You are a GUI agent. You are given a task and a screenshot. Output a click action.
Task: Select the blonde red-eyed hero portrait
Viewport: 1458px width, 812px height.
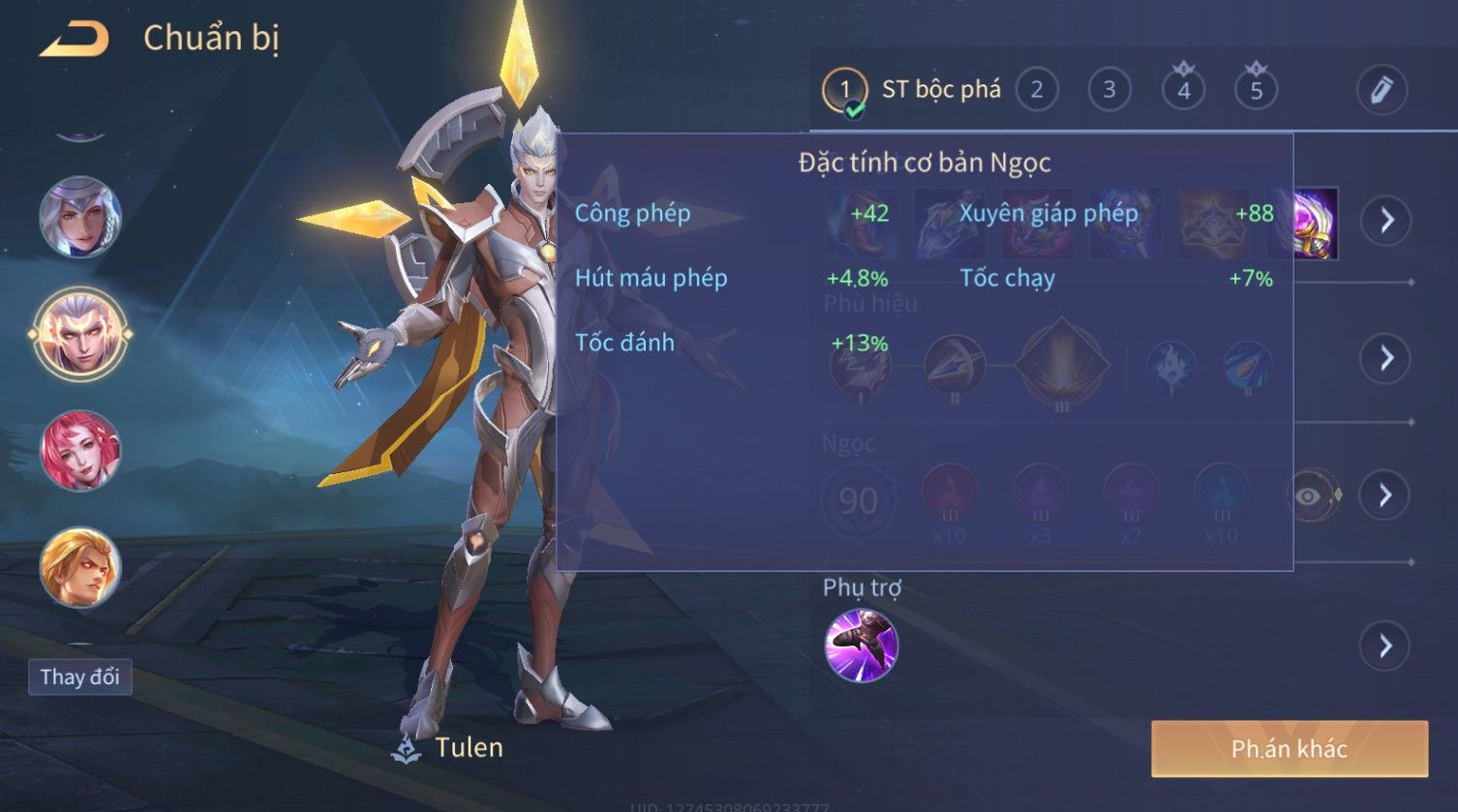tap(80, 567)
